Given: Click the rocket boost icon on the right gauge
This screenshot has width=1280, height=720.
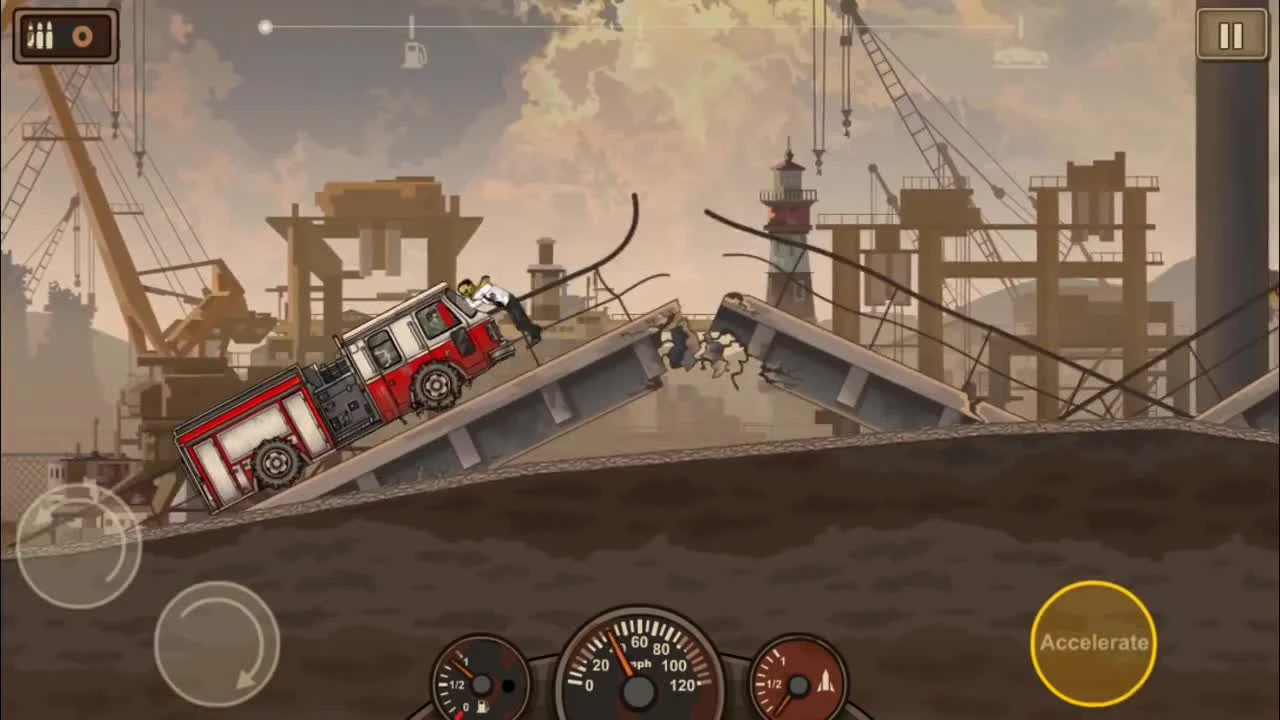Looking at the screenshot, I should click(x=826, y=682).
